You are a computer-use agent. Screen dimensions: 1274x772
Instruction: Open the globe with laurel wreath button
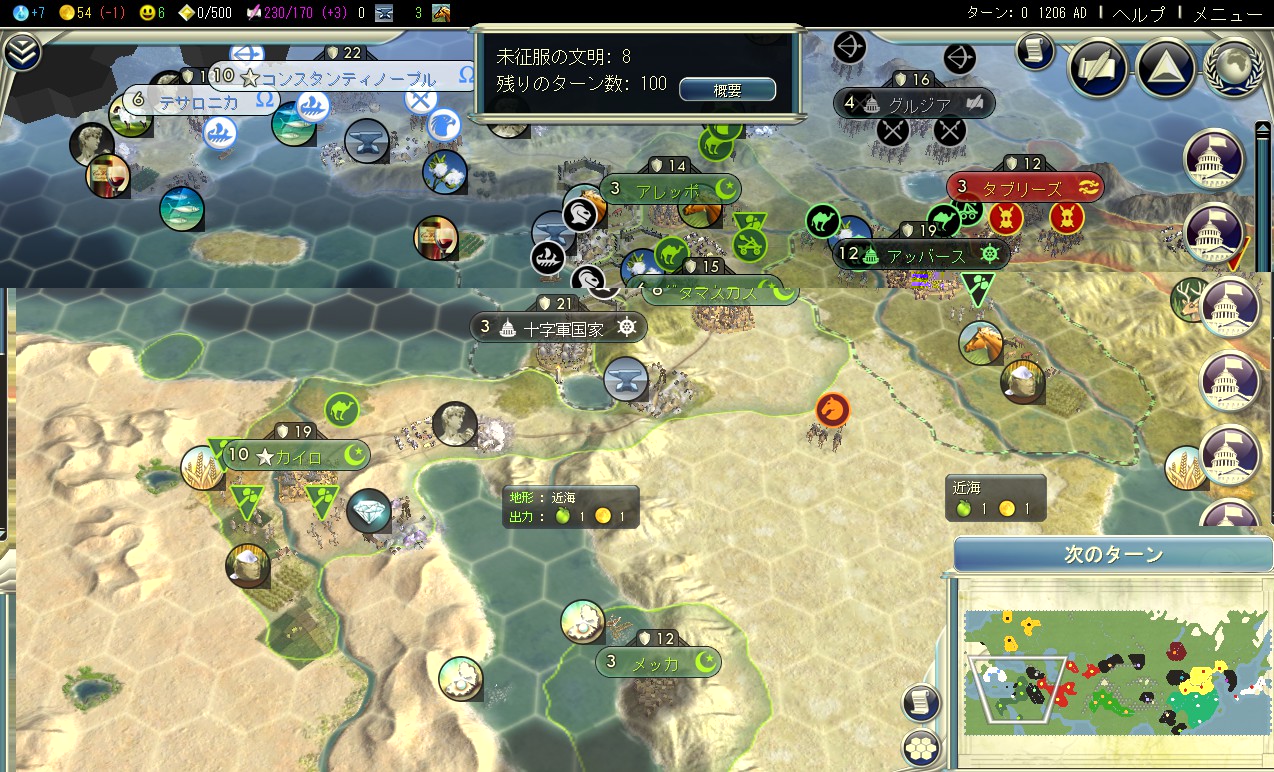[1233, 67]
